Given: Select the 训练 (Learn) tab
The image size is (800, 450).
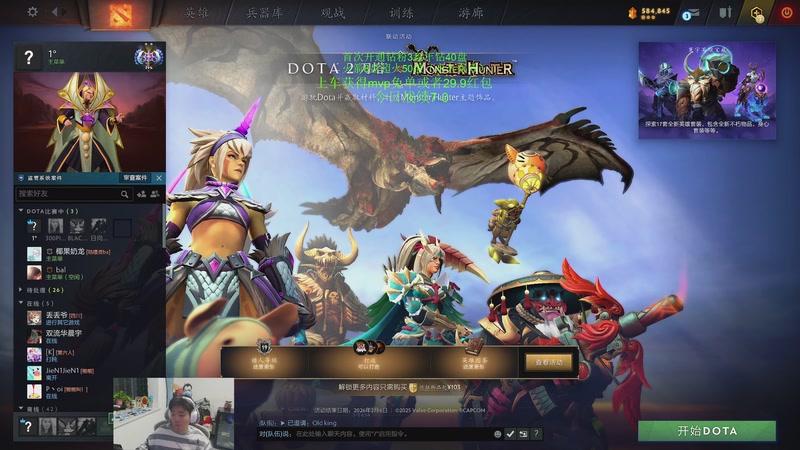Looking at the screenshot, I should (401, 13).
